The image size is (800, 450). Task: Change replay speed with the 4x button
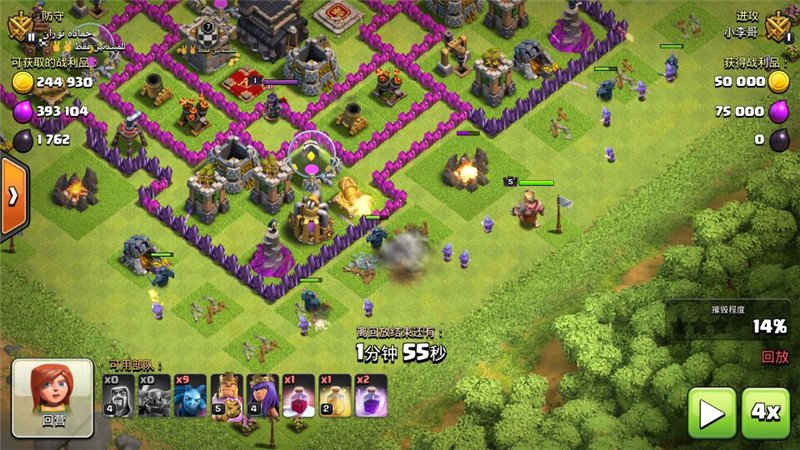pyautogui.click(x=765, y=412)
